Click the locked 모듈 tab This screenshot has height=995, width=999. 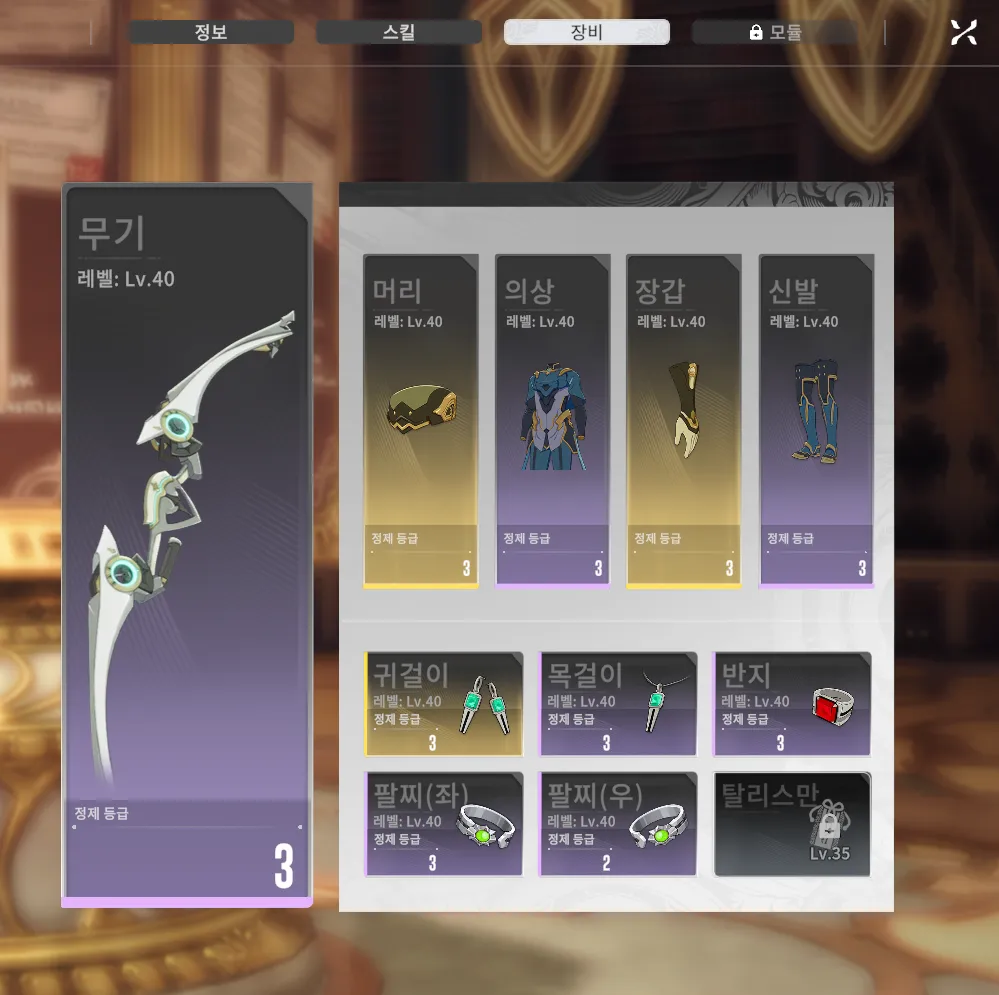pyautogui.click(x=775, y=32)
